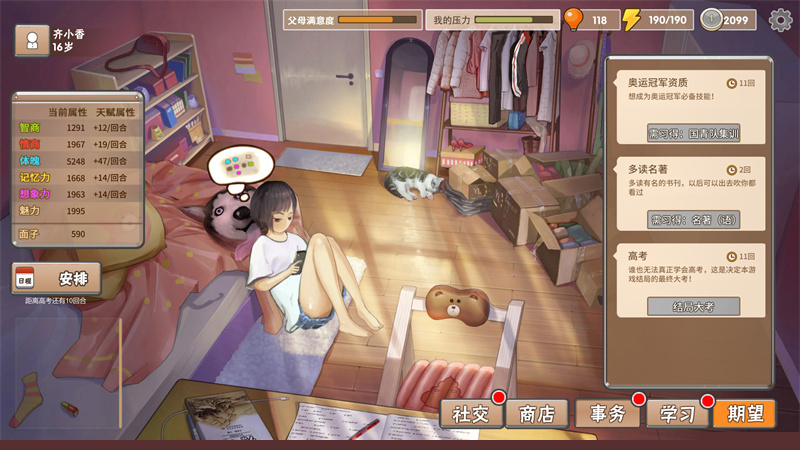Click the 需习得：名著（语） requirement button
The width and height of the screenshot is (800, 450).
pos(693,219)
